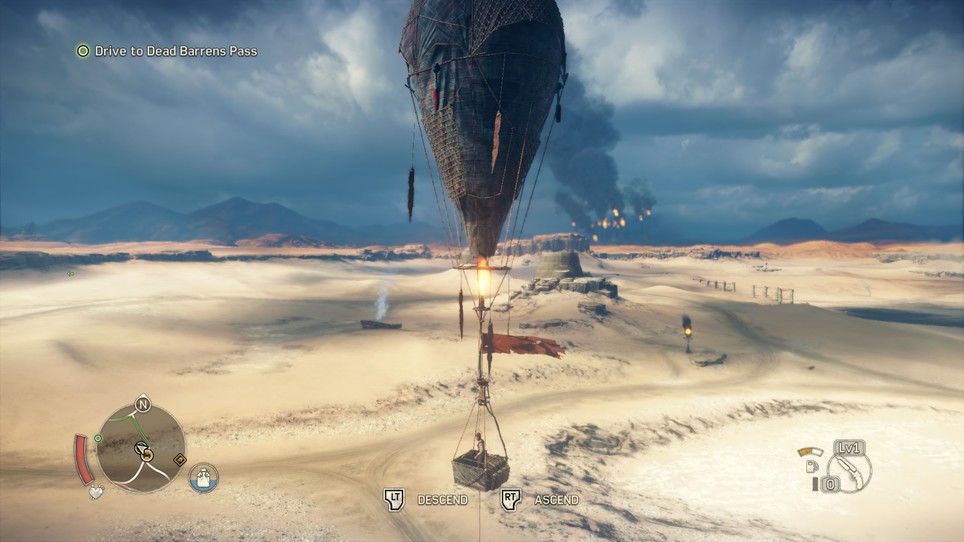Image resolution: width=964 pixels, height=542 pixels.
Task: Select the Drive to Dead Barrens Pass objective
Action: (175, 51)
